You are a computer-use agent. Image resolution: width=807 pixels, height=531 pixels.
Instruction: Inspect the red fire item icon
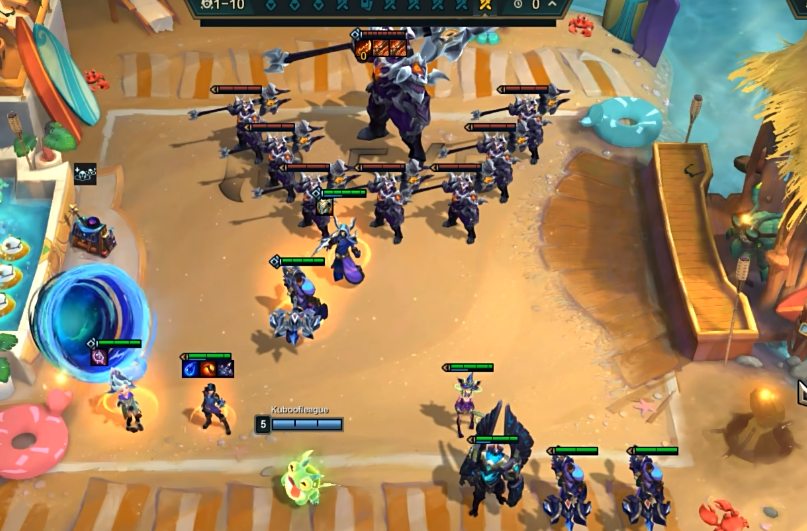click(208, 369)
